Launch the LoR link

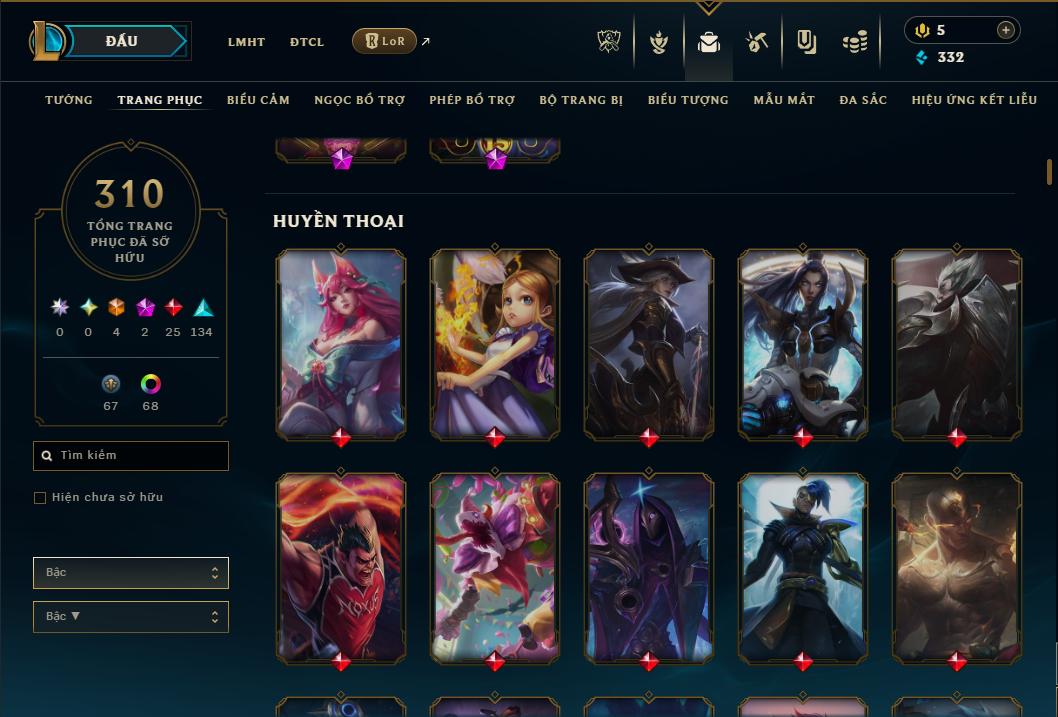click(385, 41)
